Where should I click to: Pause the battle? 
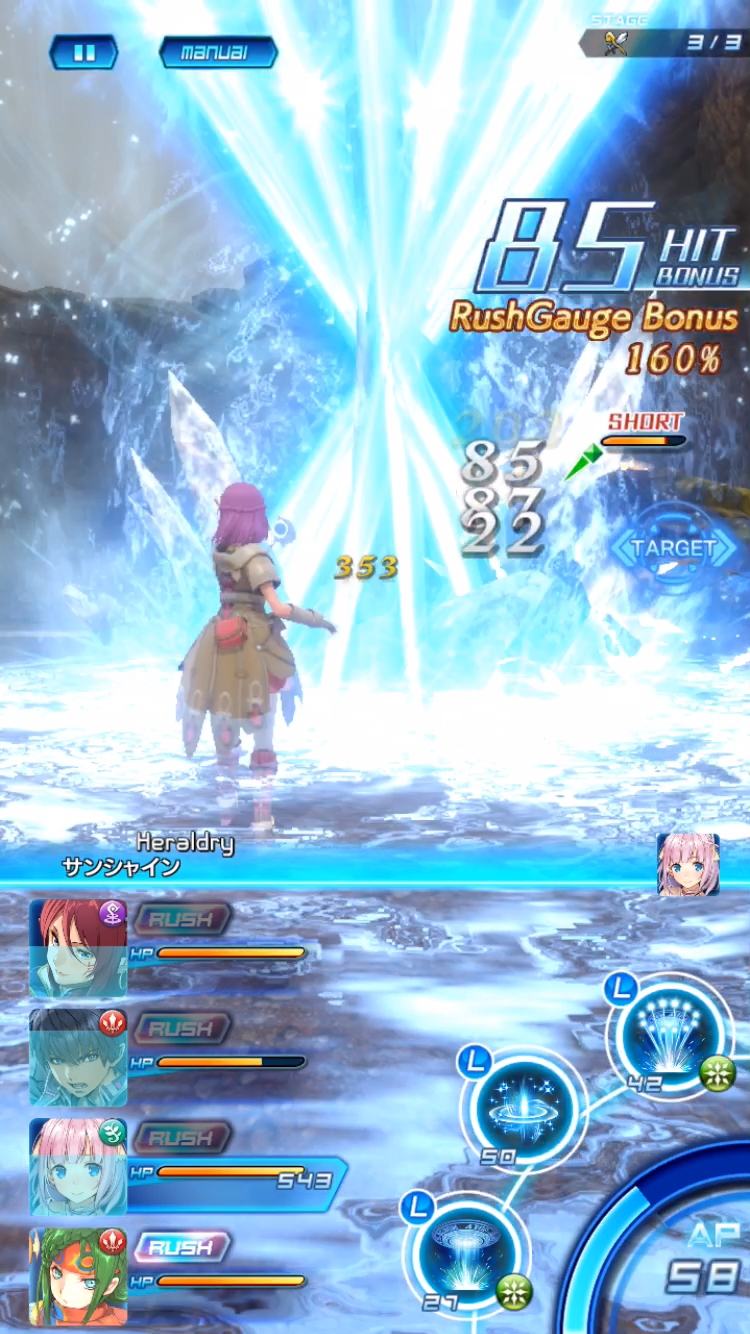[84, 53]
